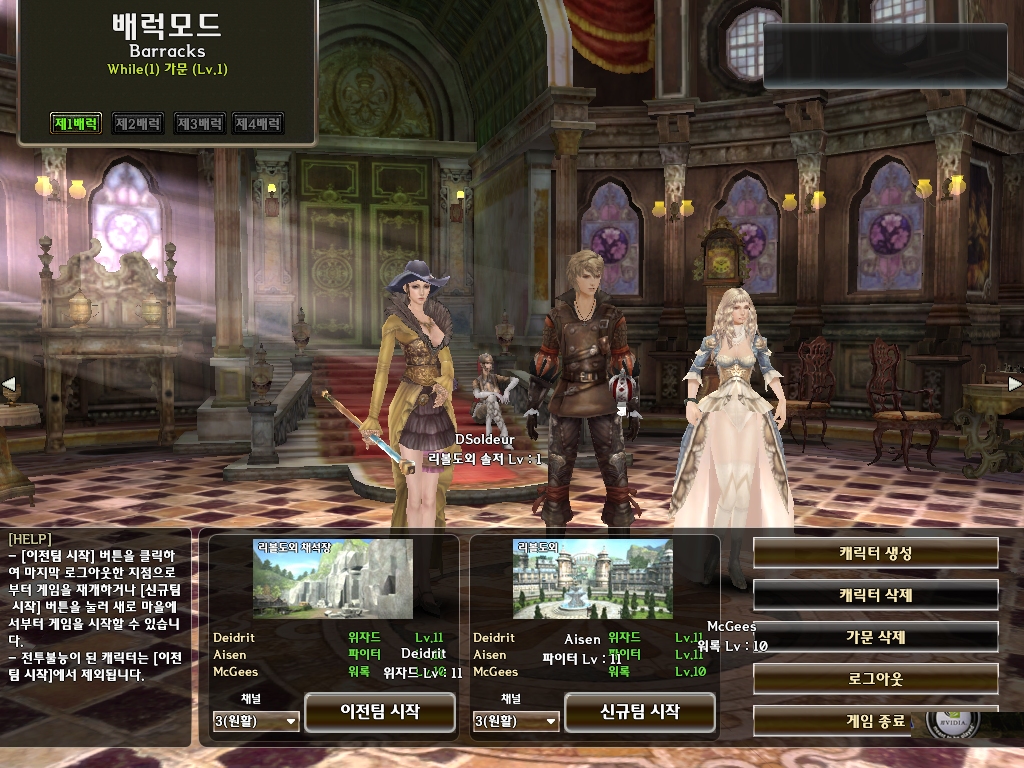Image resolution: width=1024 pixels, height=768 pixels.
Task: Select the 캐릭터 삭제 button
Action: (875, 595)
